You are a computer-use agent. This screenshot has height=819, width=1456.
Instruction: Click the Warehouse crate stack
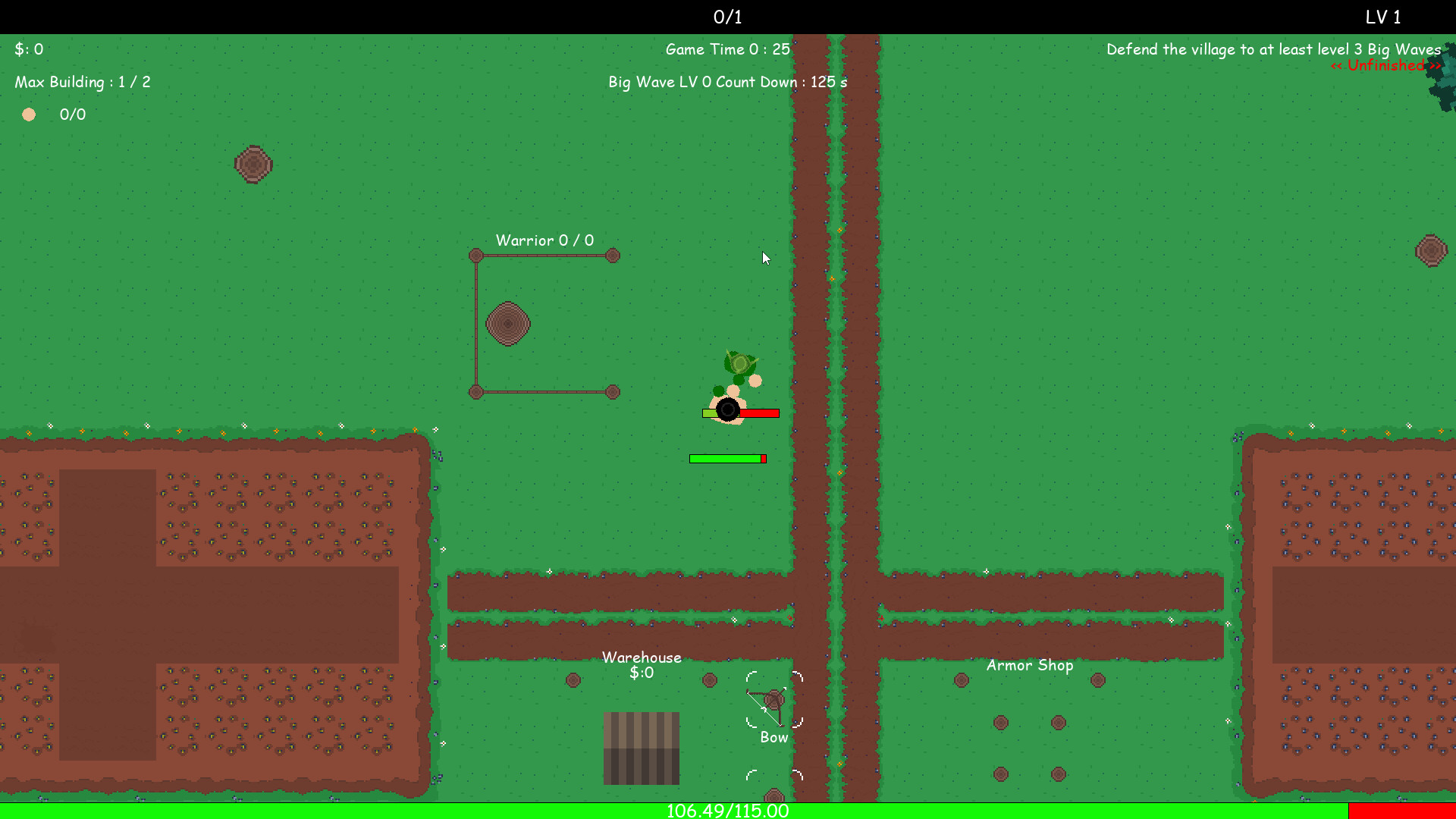(642, 748)
